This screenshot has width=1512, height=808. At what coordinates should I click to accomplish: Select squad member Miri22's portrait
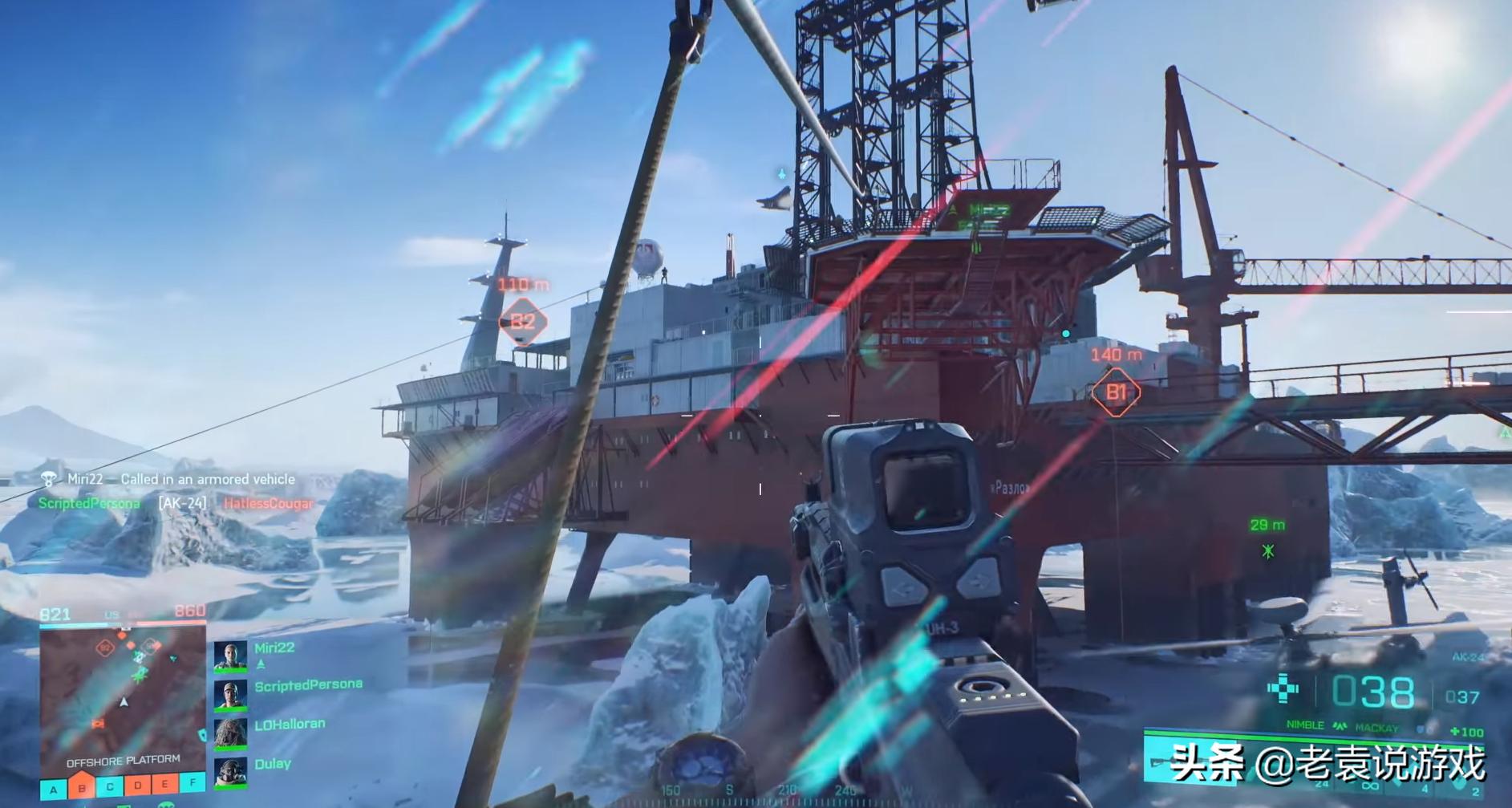pos(230,656)
